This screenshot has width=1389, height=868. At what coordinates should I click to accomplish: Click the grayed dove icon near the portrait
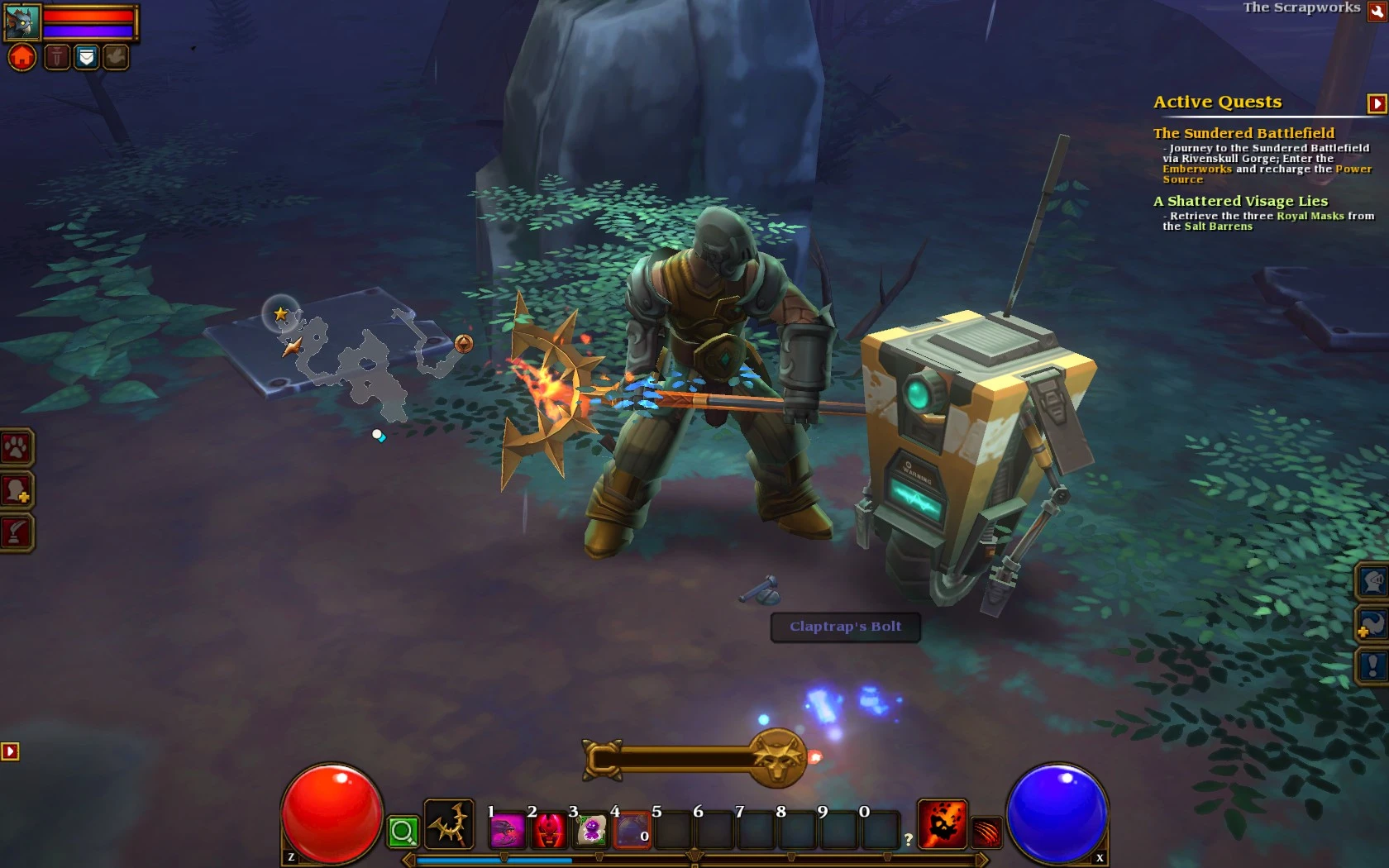point(115,56)
